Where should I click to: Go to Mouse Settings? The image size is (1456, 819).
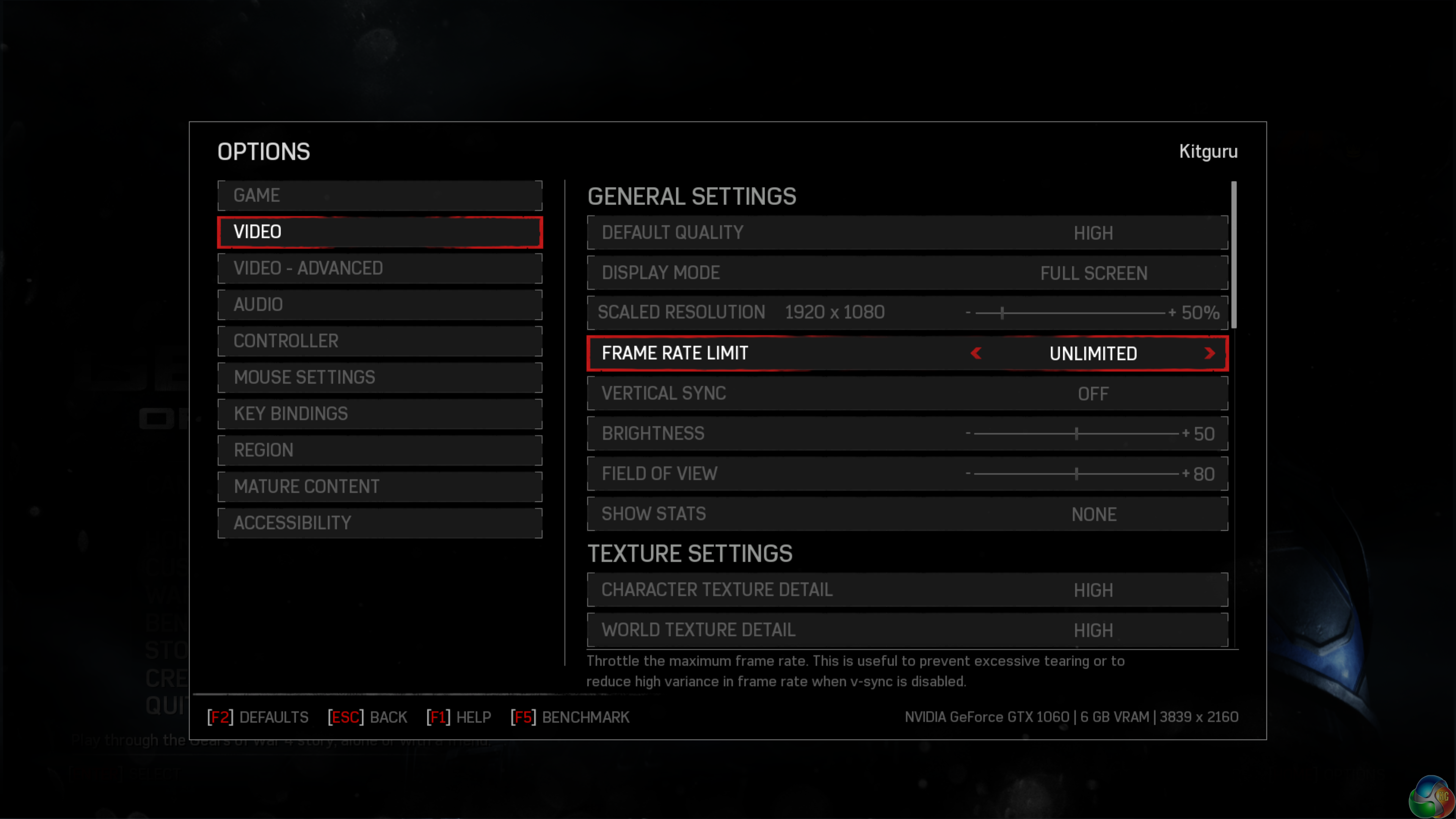[x=379, y=377]
